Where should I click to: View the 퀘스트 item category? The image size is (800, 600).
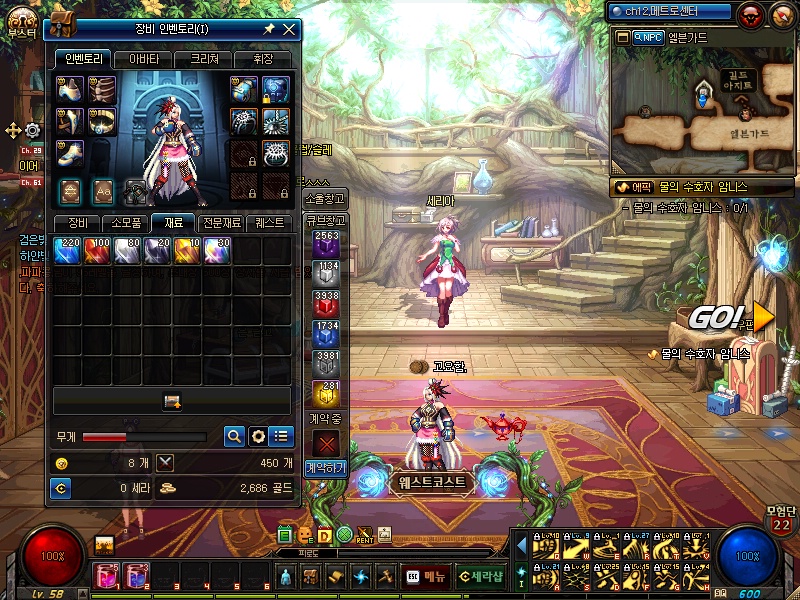pyautogui.click(x=269, y=222)
